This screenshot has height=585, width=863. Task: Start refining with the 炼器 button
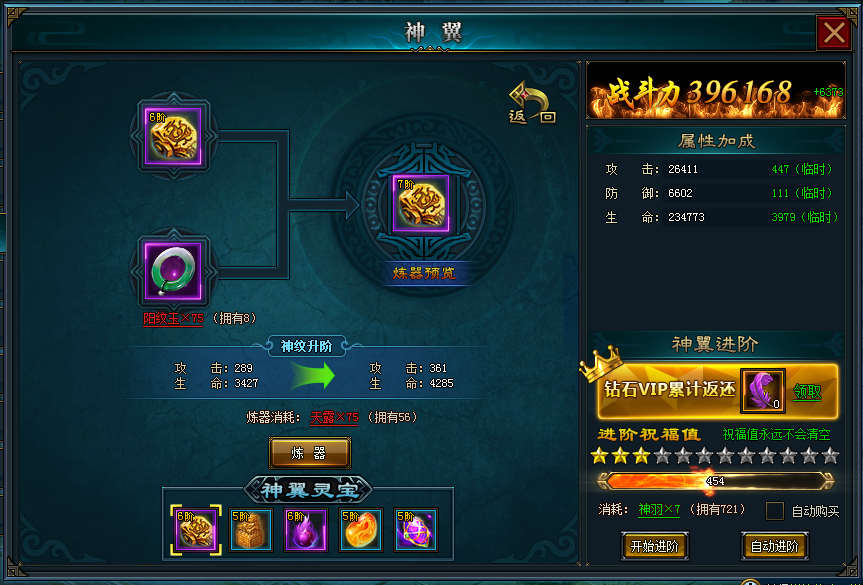309,453
